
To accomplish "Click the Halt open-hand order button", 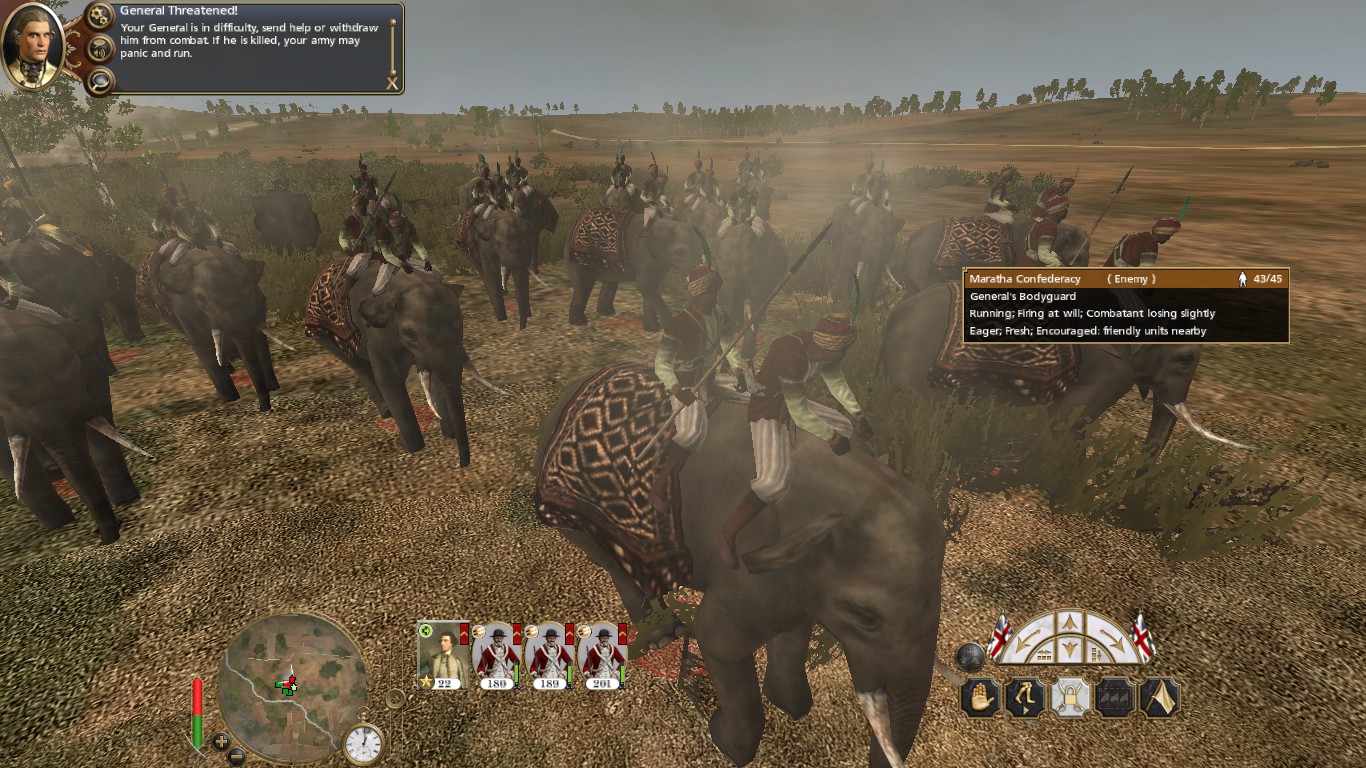I will pos(981,697).
